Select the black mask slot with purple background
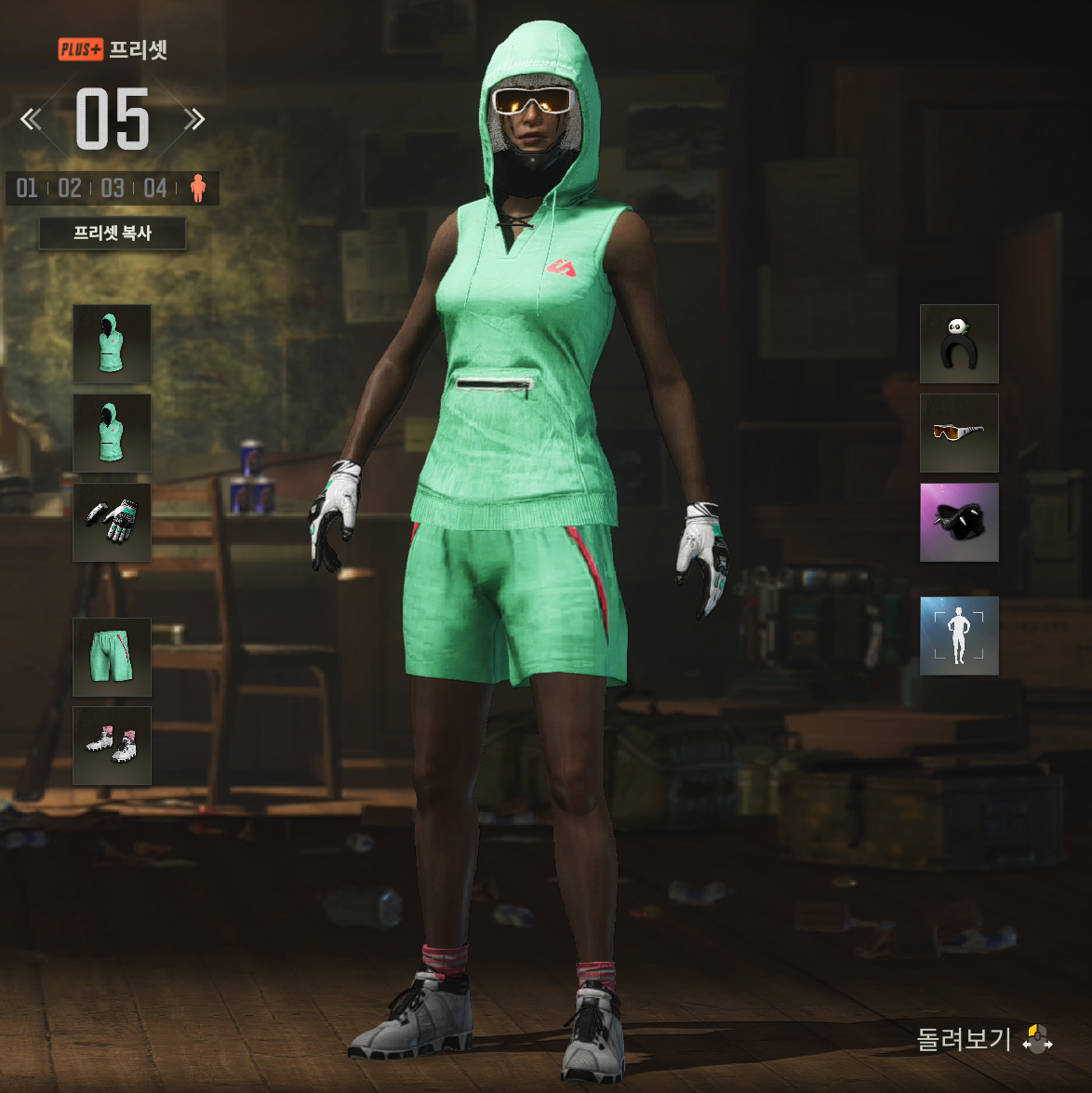The image size is (1092, 1093). [x=959, y=522]
